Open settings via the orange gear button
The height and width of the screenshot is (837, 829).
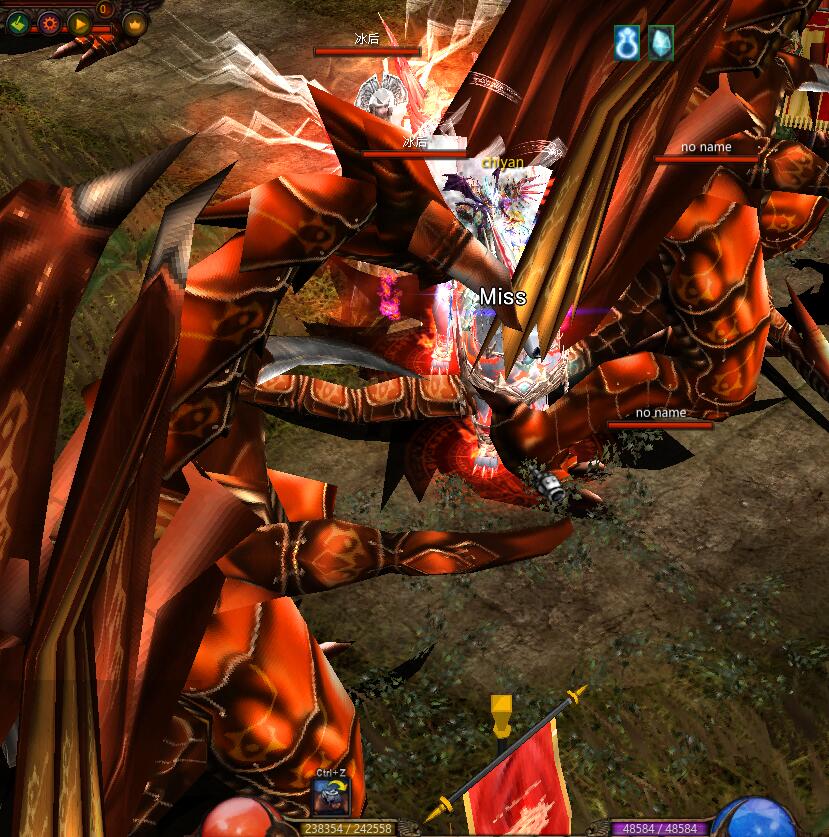(48, 22)
